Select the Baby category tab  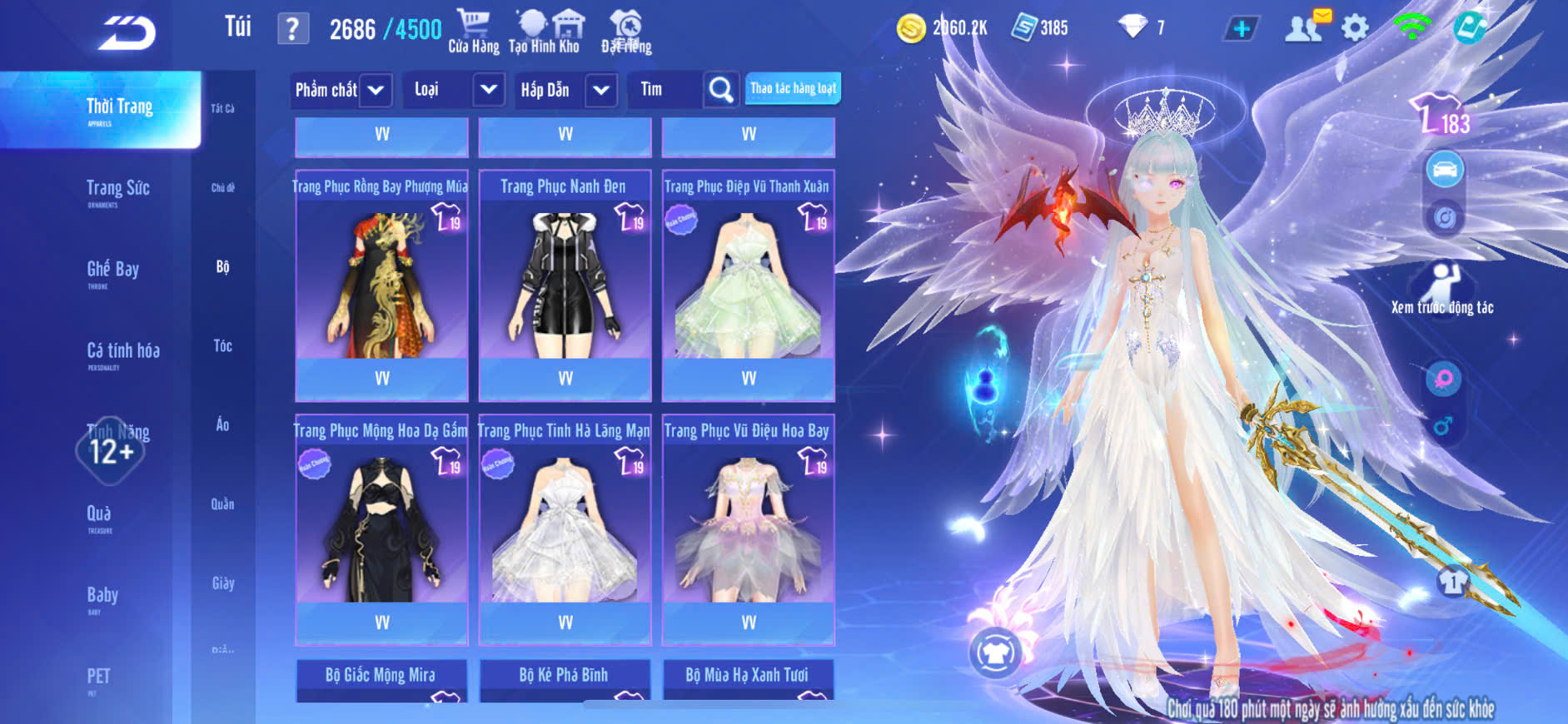tap(102, 597)
